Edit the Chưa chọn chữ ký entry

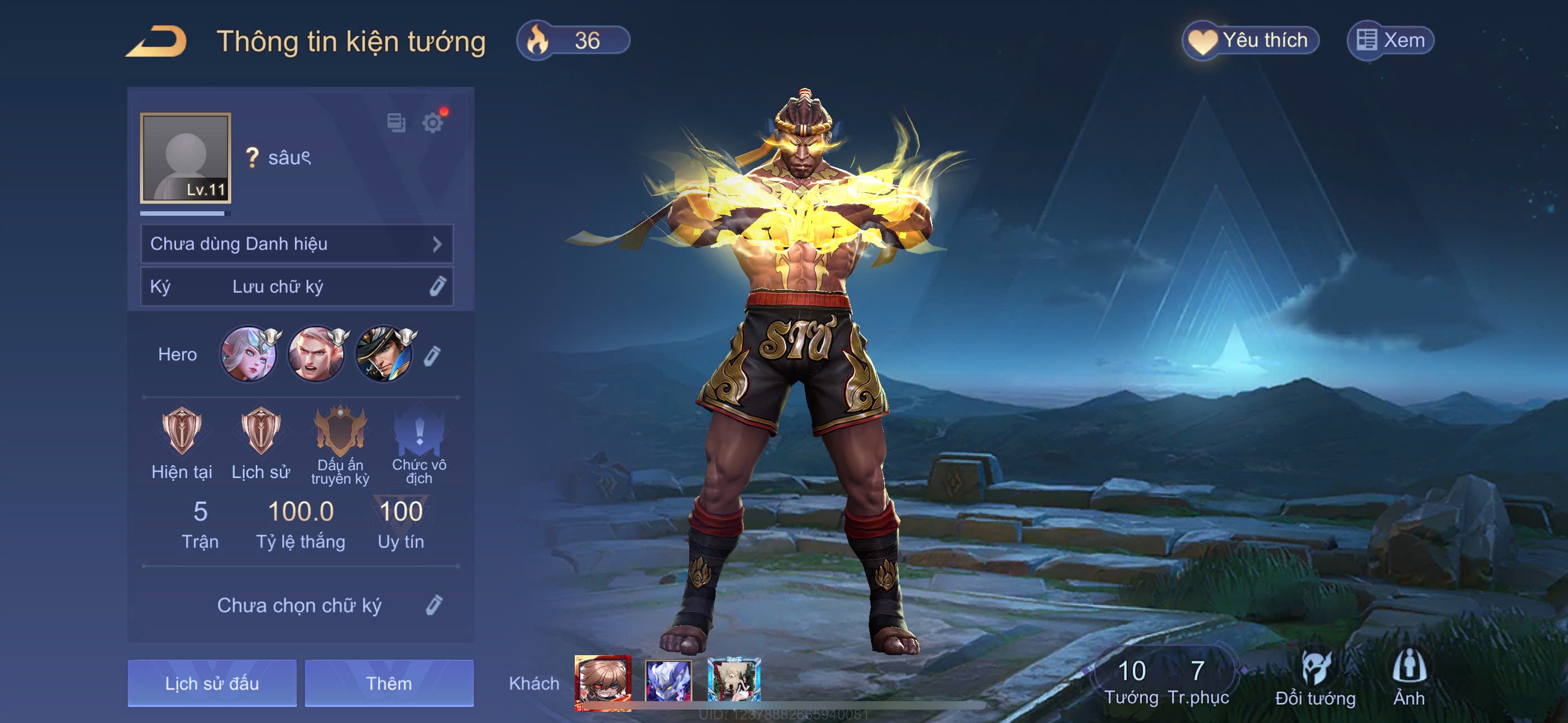[x=433, y=605]
